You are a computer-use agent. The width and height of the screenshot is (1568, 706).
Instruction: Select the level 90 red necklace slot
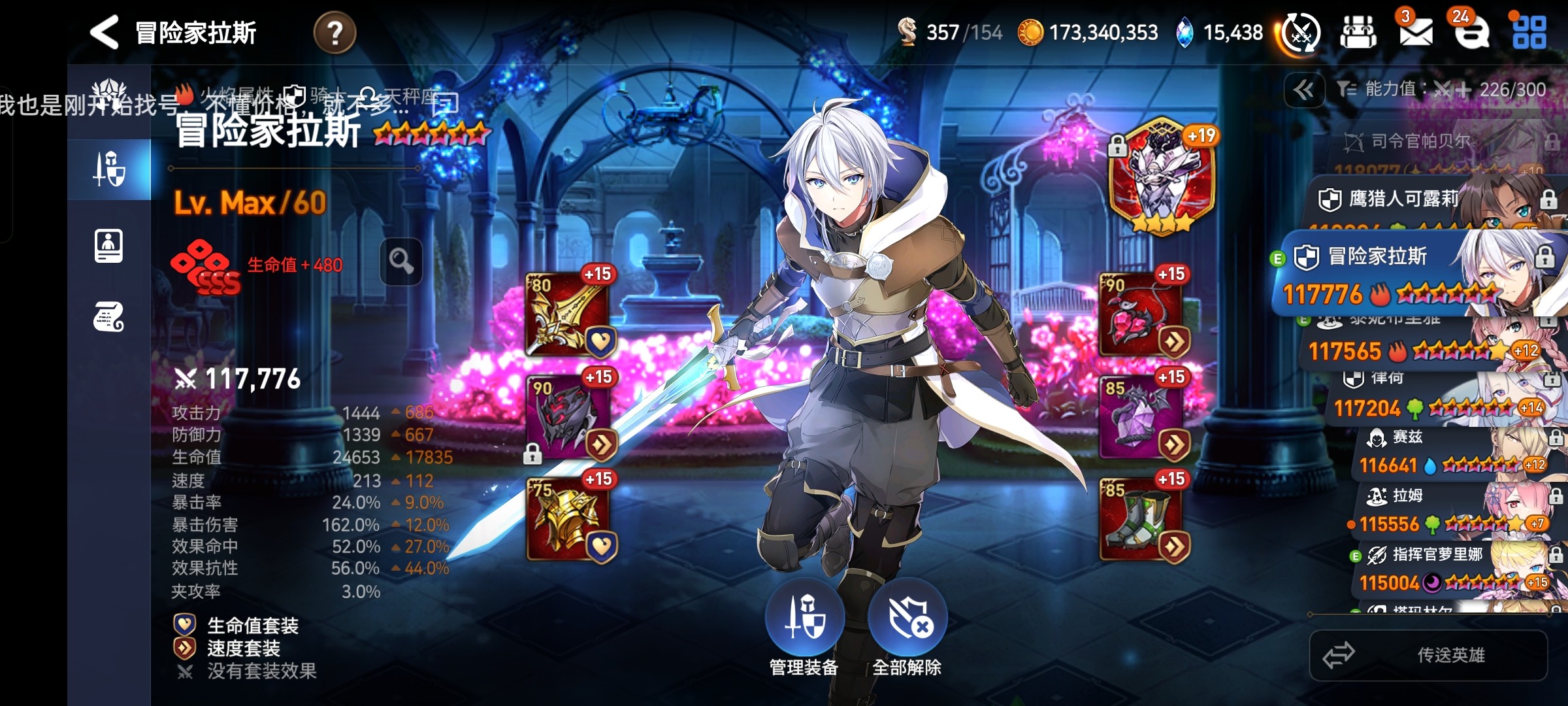point(1142,315)
